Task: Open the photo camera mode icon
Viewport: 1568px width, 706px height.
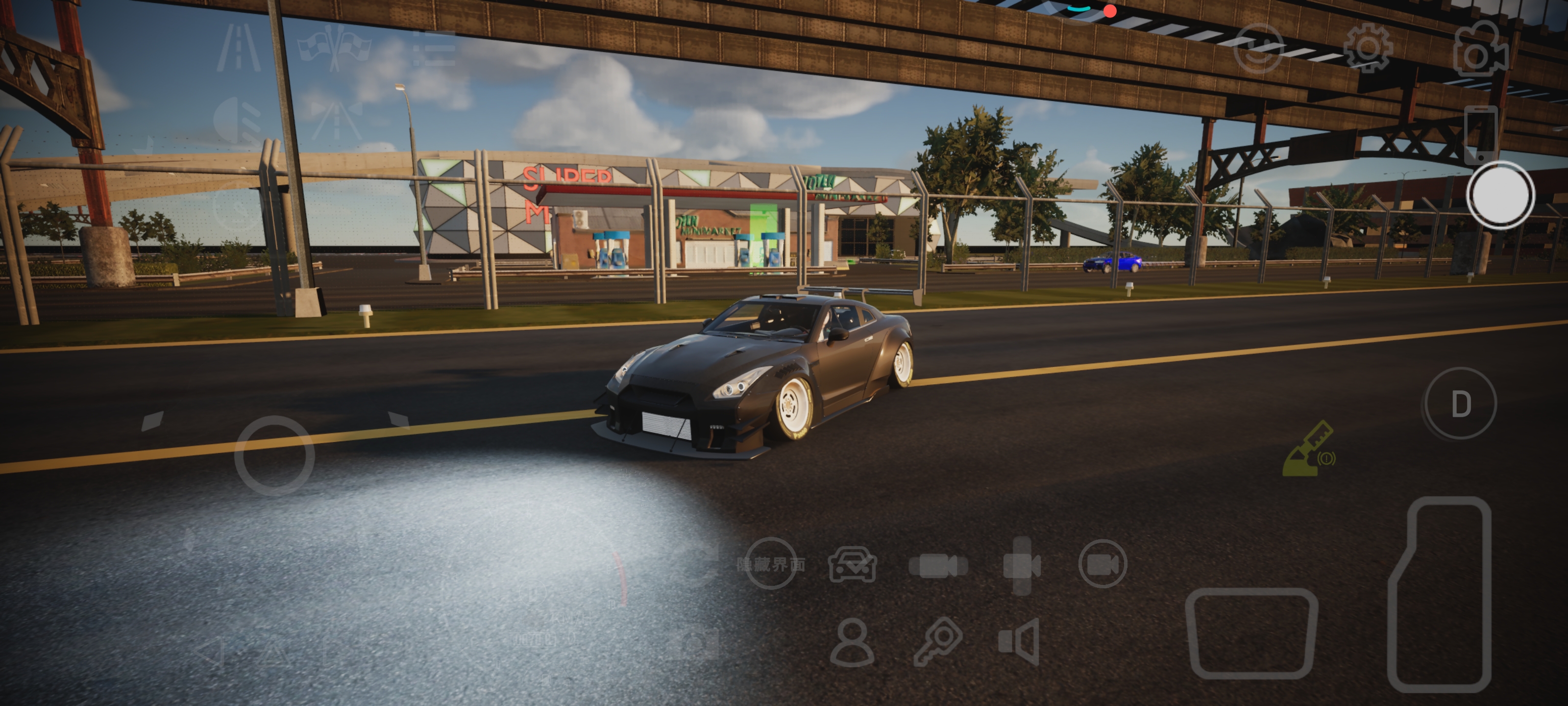Action: [x=1480, y=50]
